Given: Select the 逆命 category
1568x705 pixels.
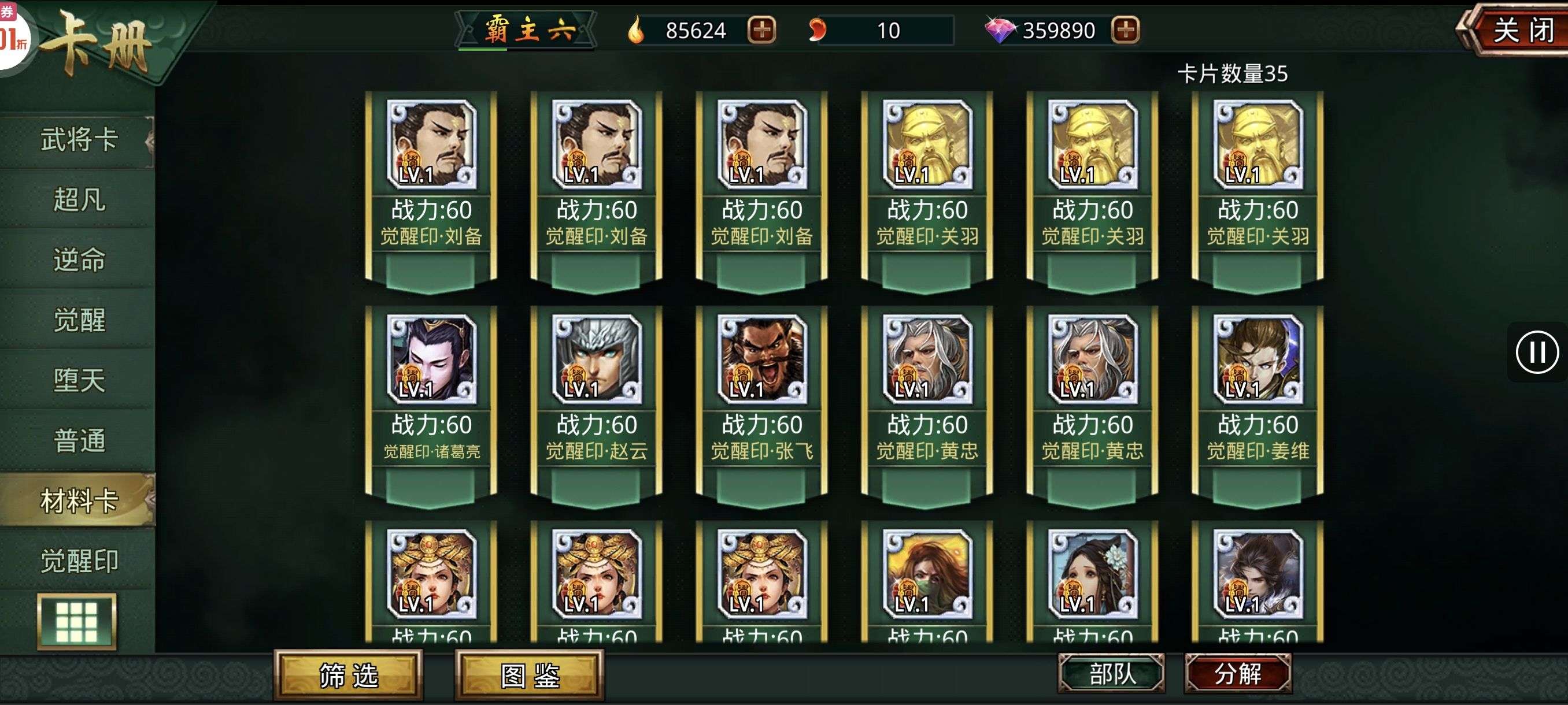Looking at the screenshot, I should pyautogui.click(x=79, y=259).
